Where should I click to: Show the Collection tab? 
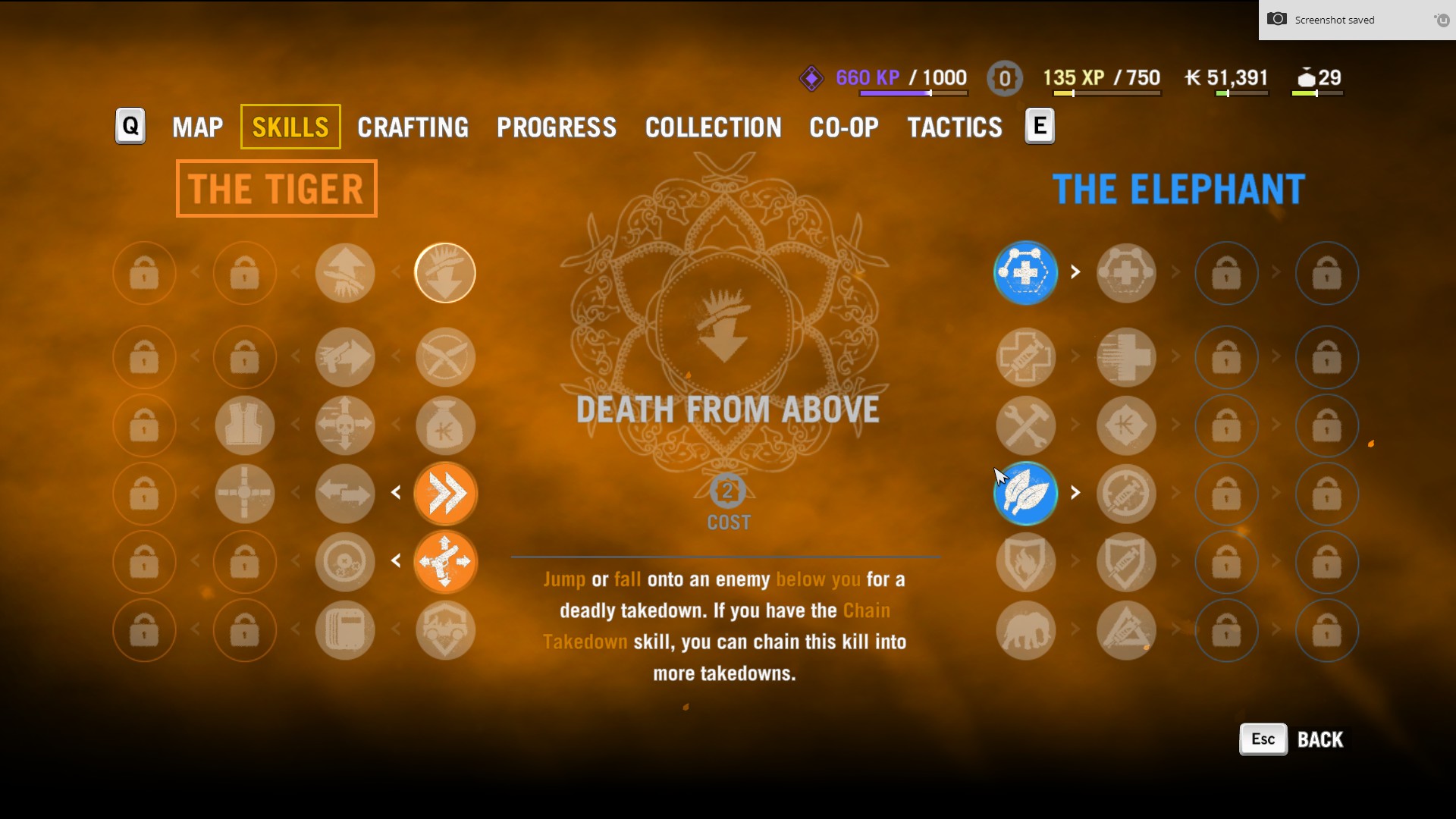coord(713,127)
